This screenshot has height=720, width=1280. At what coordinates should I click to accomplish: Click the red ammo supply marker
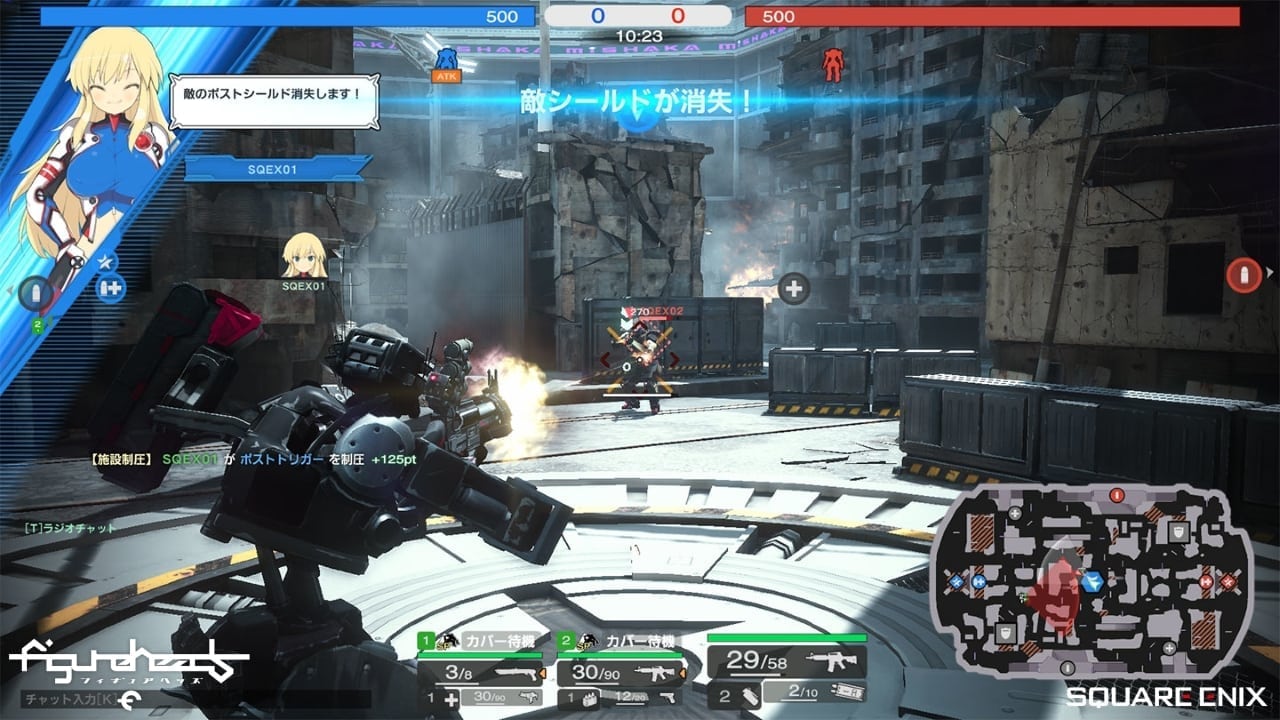1244,274
